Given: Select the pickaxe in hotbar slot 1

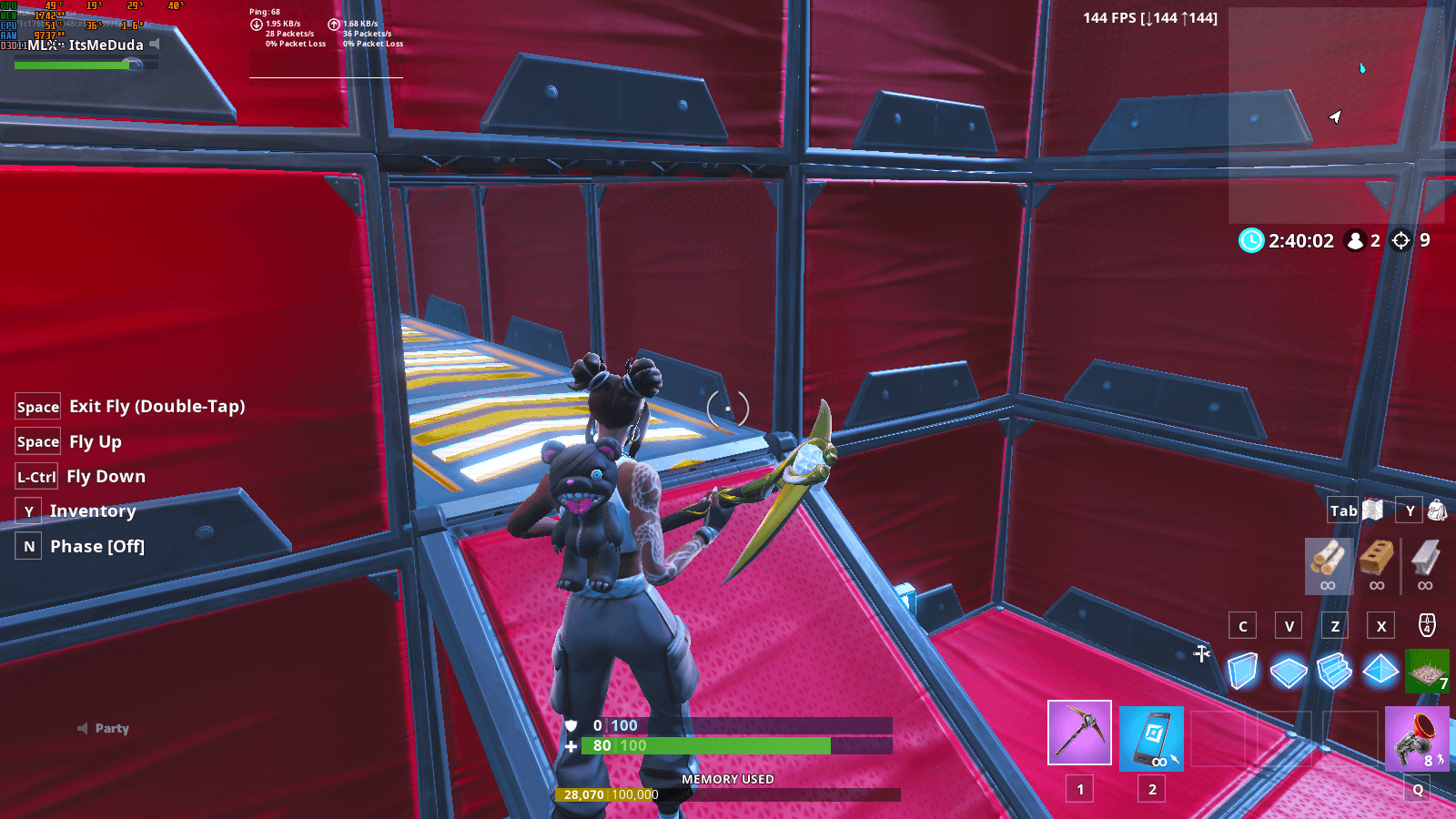Looking at the screenshot, I should pos(1081,733).
